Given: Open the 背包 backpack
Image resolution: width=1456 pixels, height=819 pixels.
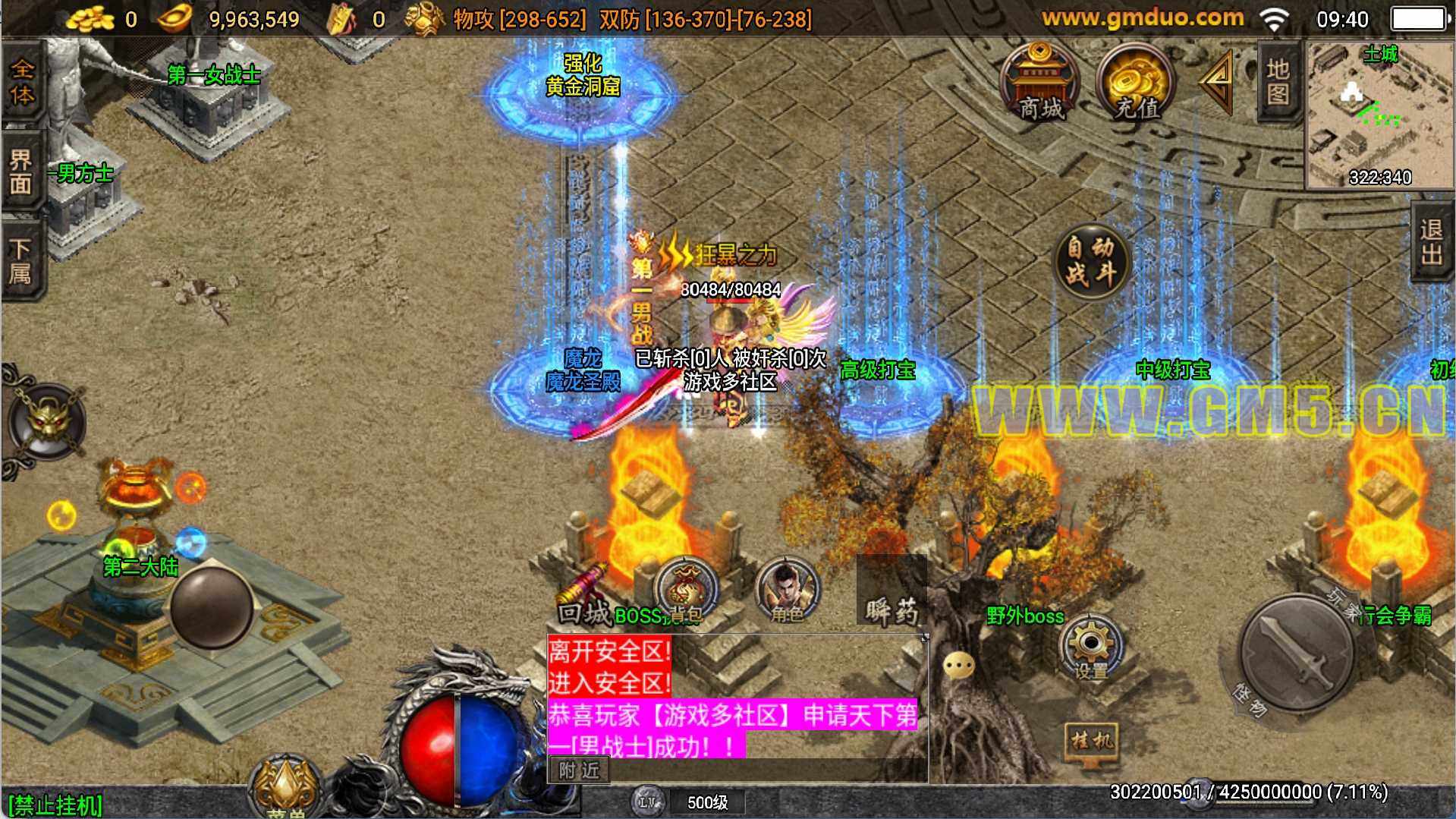Looking at the screenshot, I should [x=684, y=592].
